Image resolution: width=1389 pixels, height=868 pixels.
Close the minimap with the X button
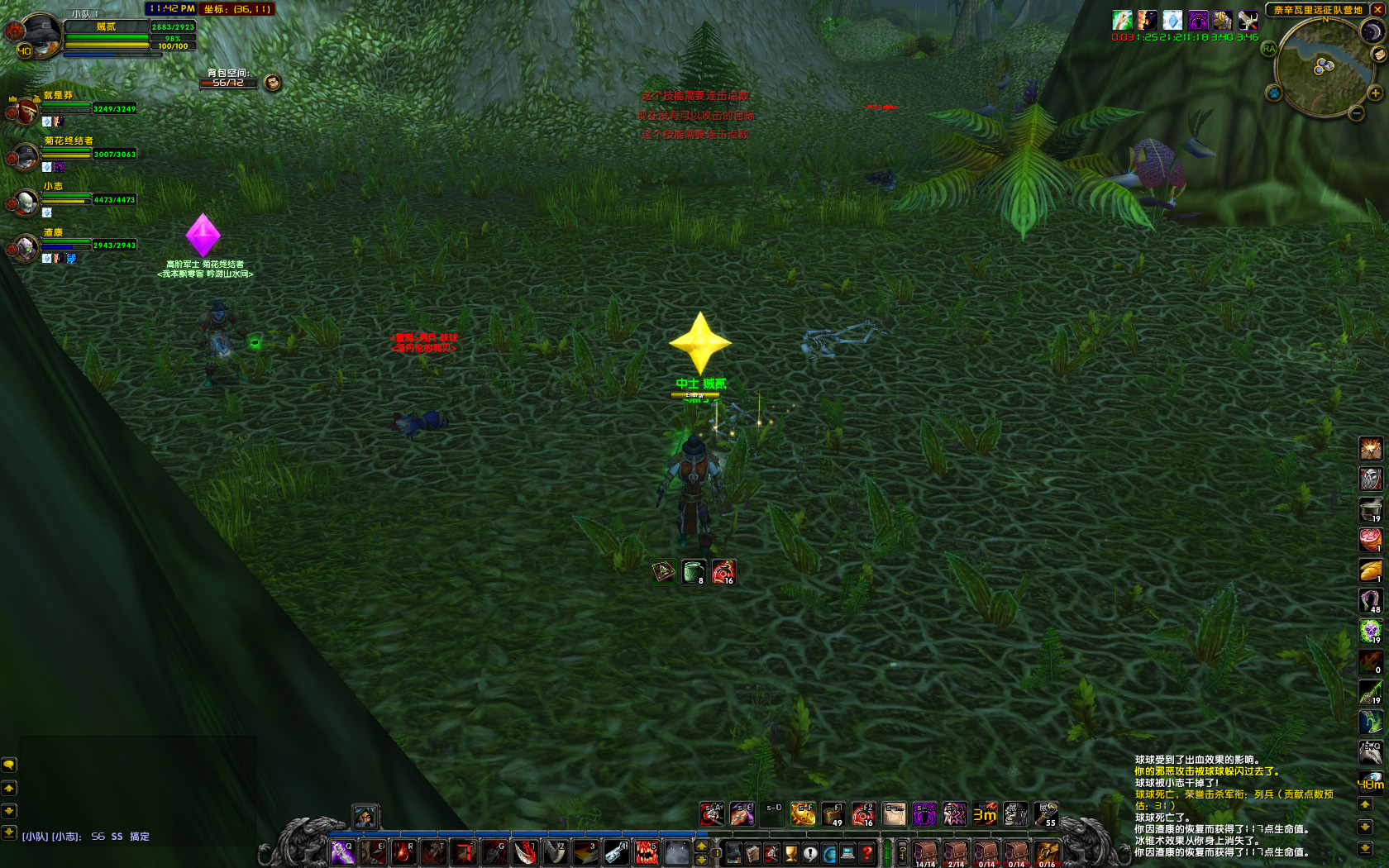[x=1376, y=11]
